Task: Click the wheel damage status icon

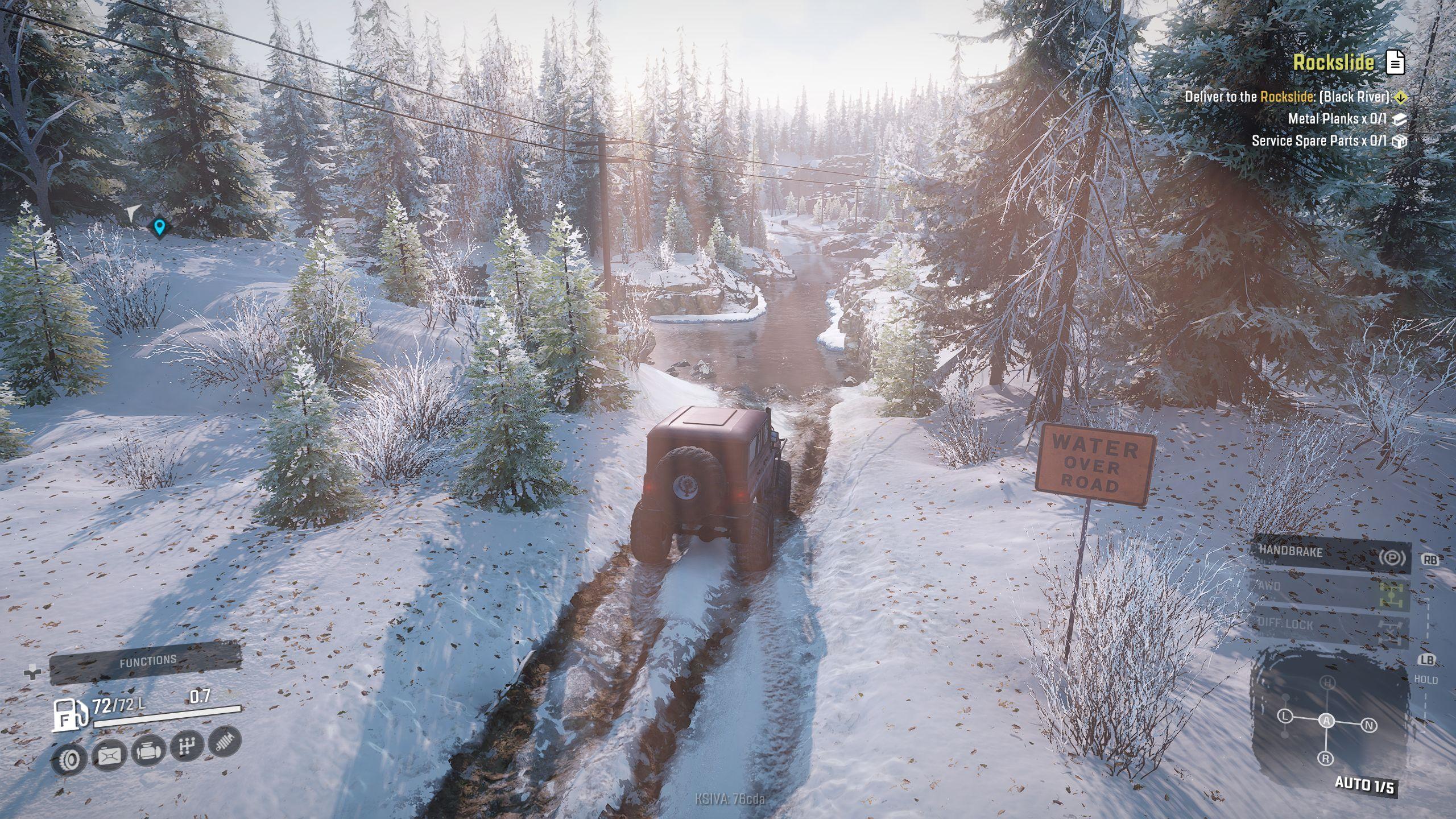Action: [x=69, y=758]
